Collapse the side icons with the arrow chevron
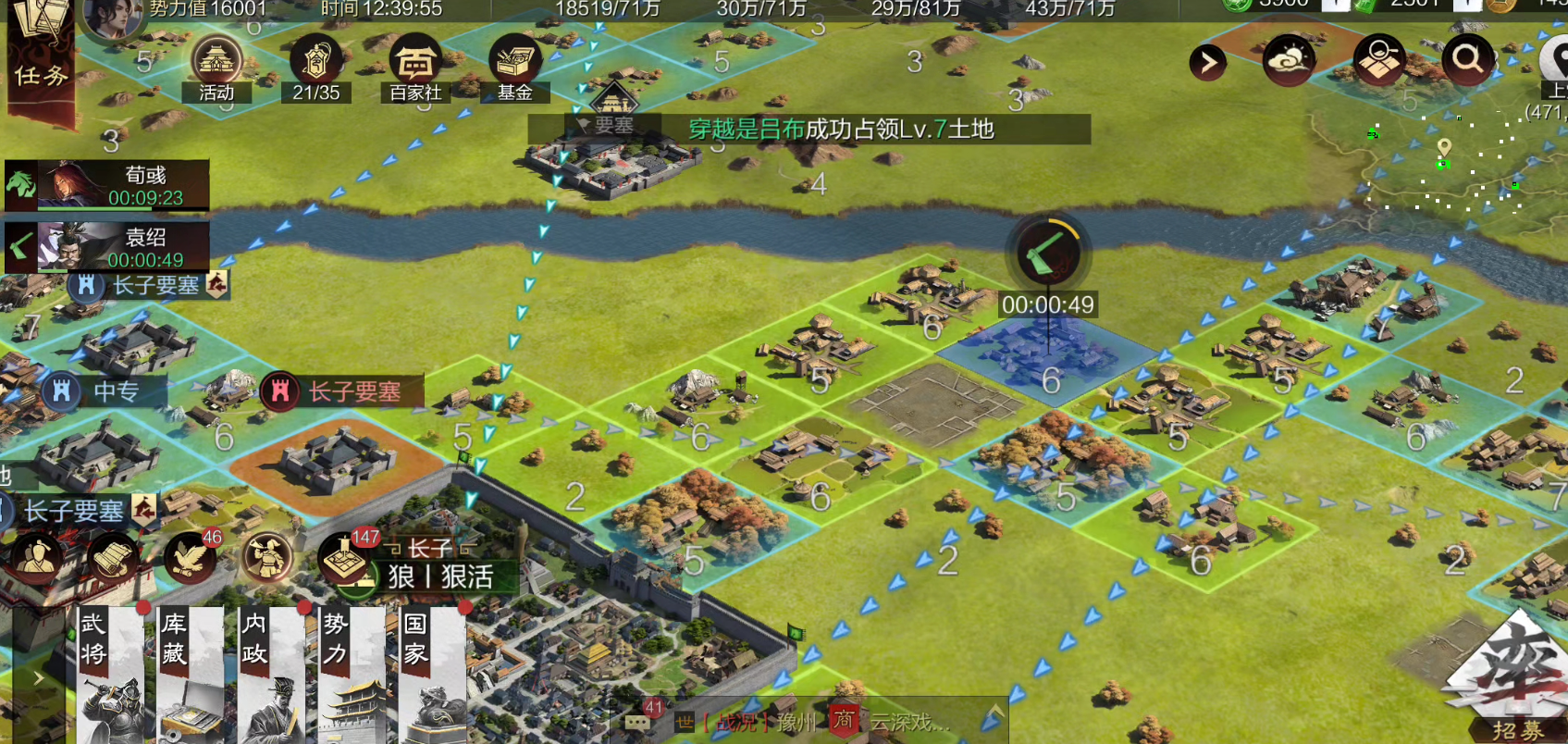 pyautogui.click(x=1208, y=63)
